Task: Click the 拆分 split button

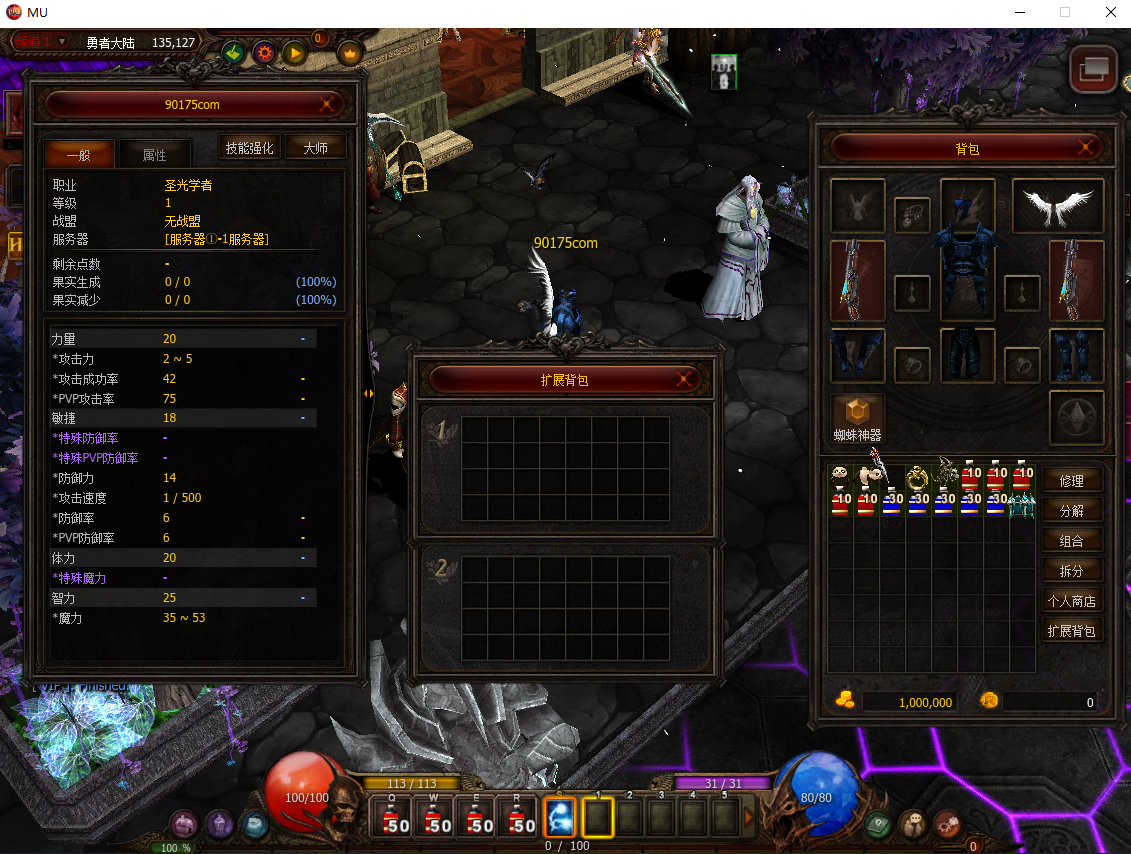Action: click(1072, 571)
